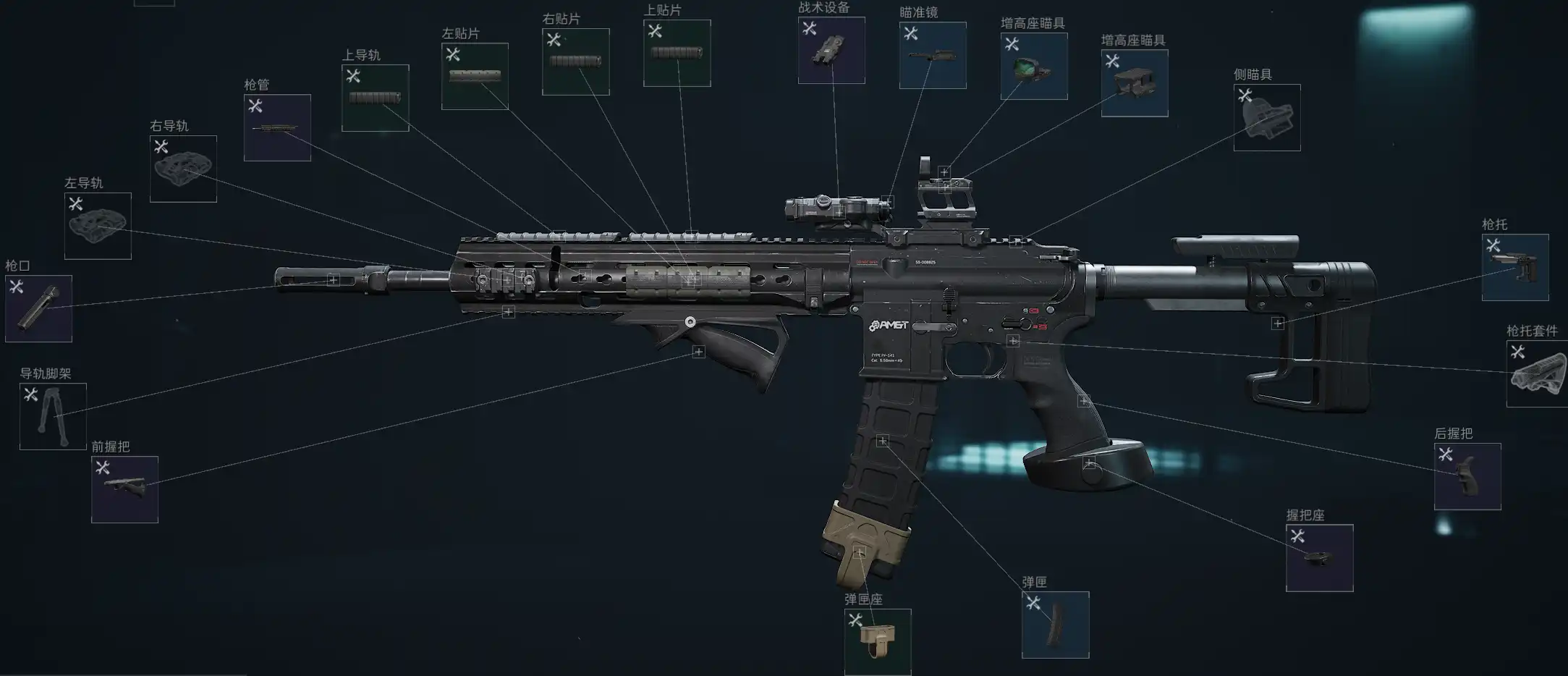Choose the 前握把 foregrip slot
Viewport: 1568px width, 676px height.
tap(124, 489)
